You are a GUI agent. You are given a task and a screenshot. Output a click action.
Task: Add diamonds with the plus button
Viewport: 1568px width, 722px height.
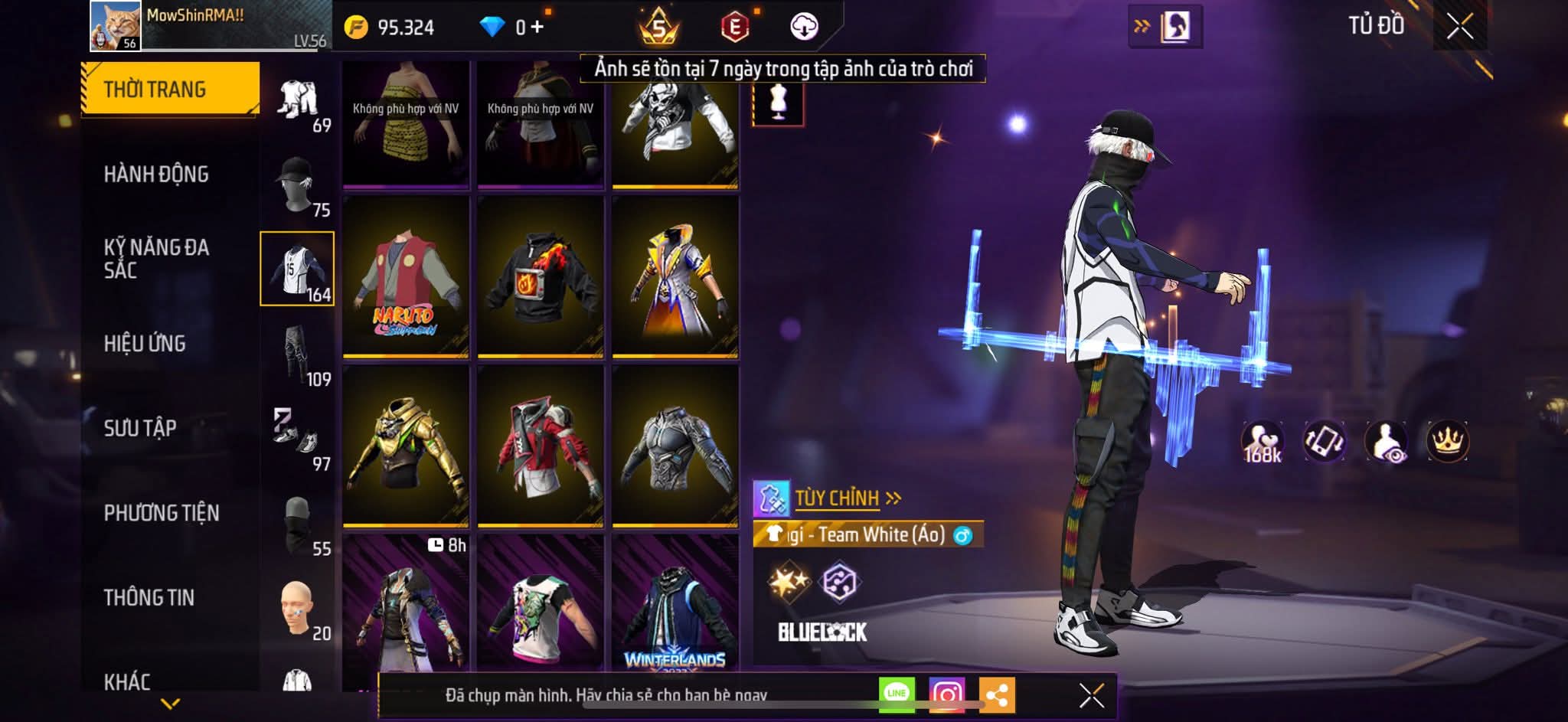537,28
